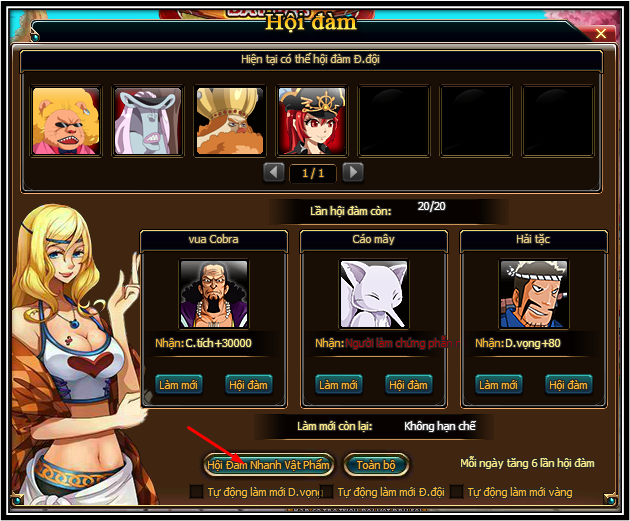
Task: Click the vua Cobra portrait
Action: (x=214, y=294)
